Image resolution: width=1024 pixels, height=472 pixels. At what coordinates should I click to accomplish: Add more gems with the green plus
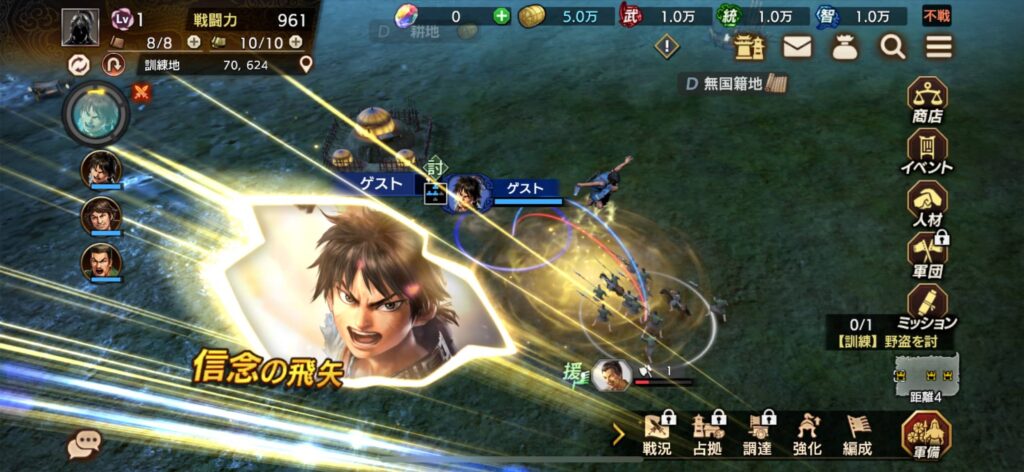point(501,16)
